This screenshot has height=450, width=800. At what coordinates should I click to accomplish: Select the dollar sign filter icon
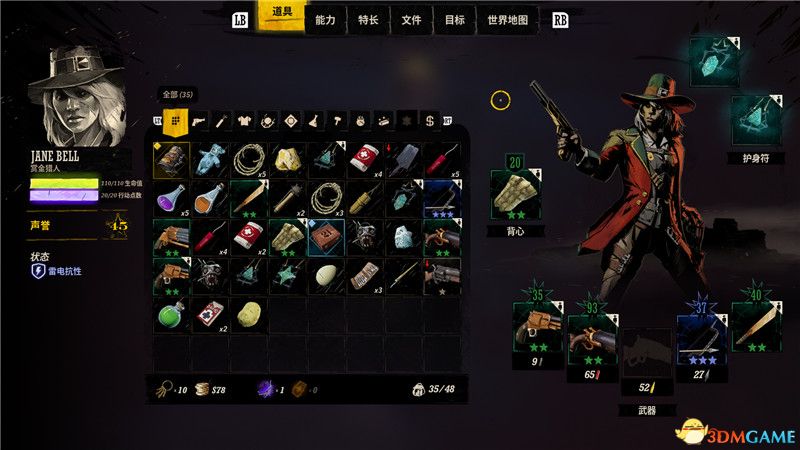pos(429,121)
